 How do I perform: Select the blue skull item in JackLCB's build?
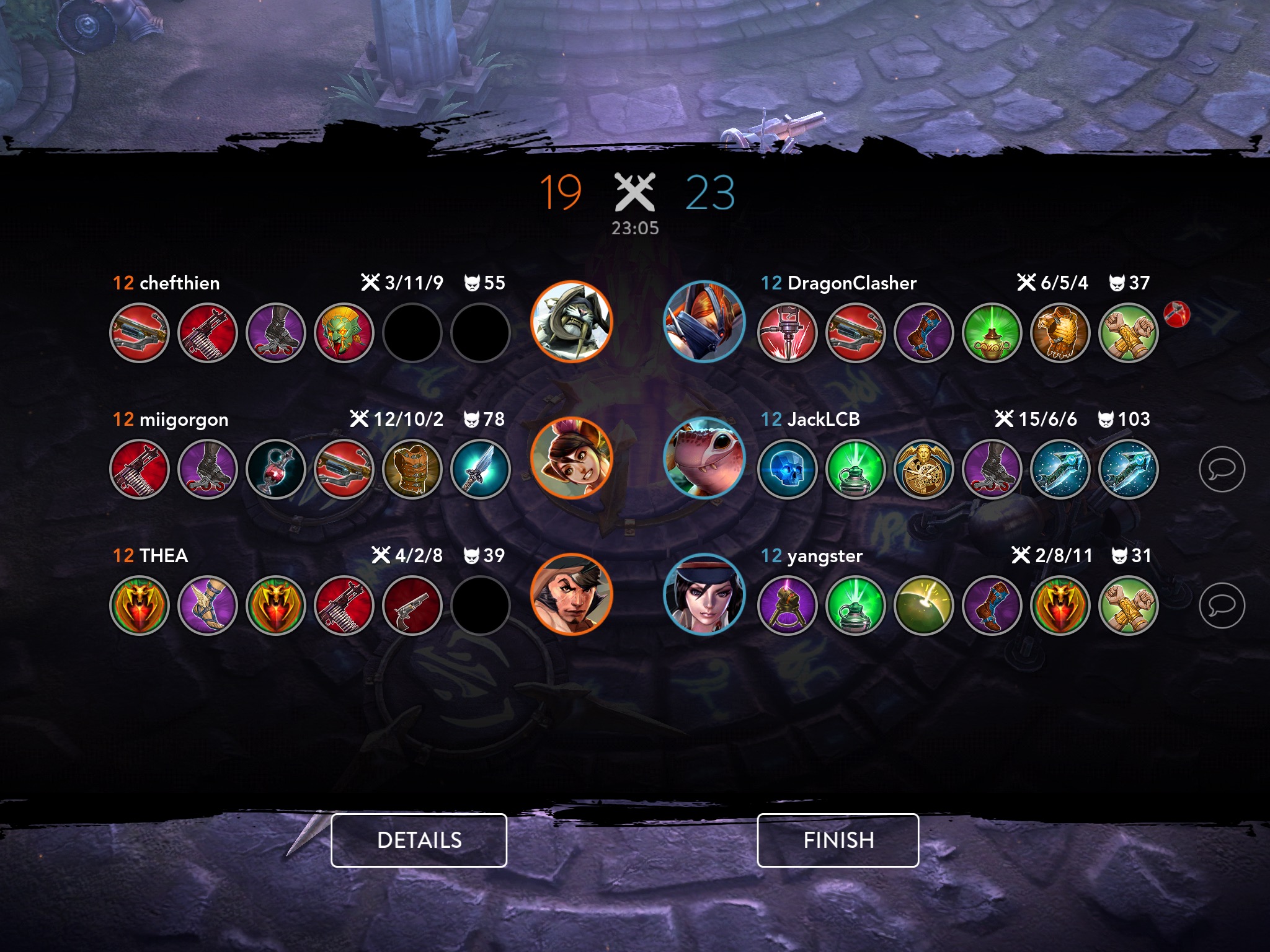[788, 470]
